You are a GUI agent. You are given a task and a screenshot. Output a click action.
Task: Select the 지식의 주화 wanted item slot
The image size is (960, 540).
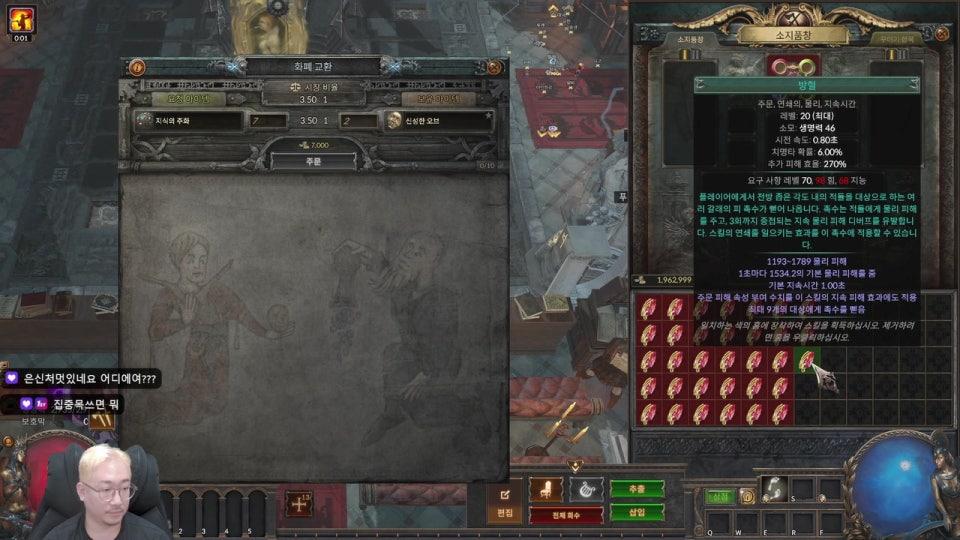pyautogui.click(x=189, y=121)
